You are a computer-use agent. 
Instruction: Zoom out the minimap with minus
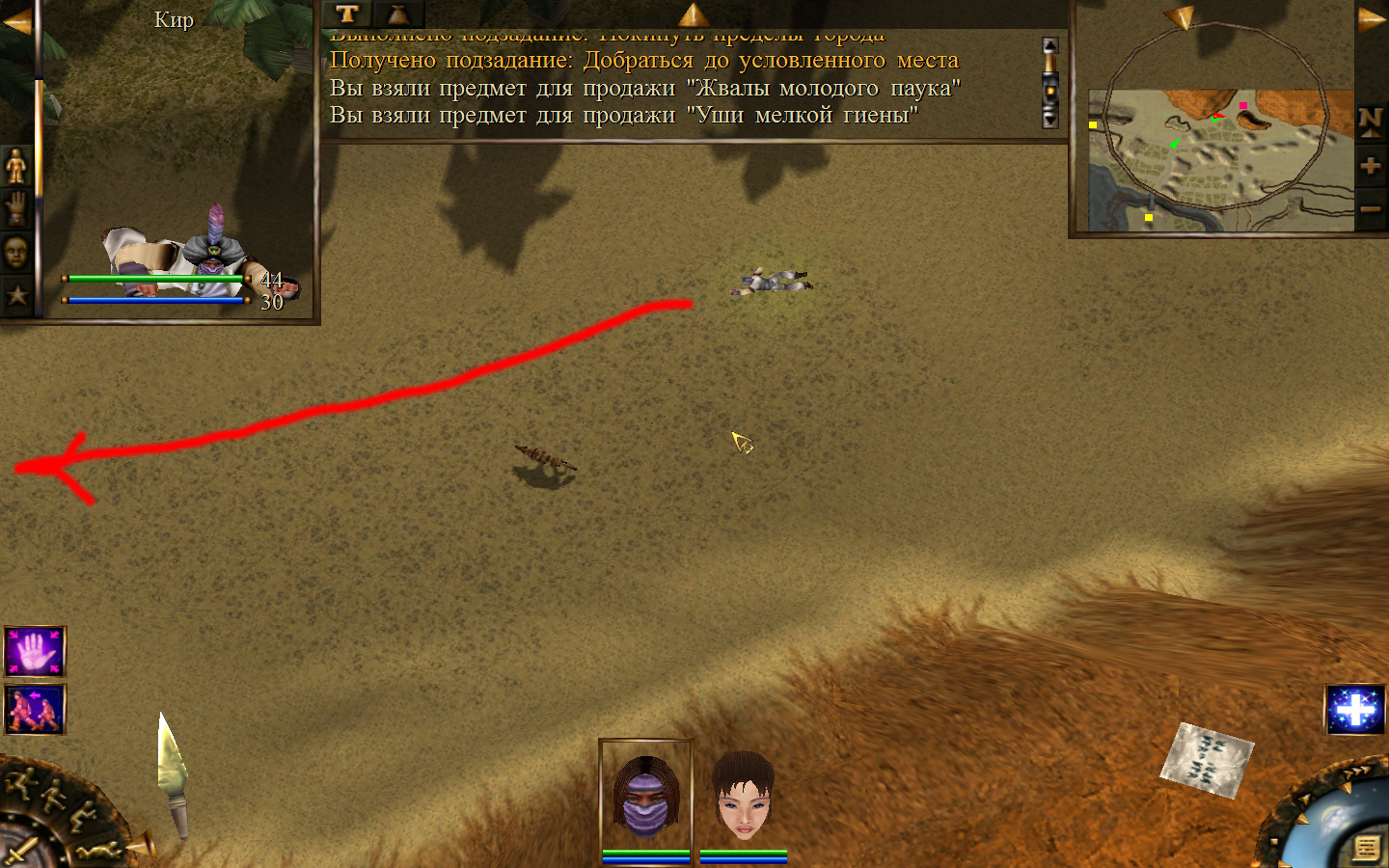(x=1371, y=208)
